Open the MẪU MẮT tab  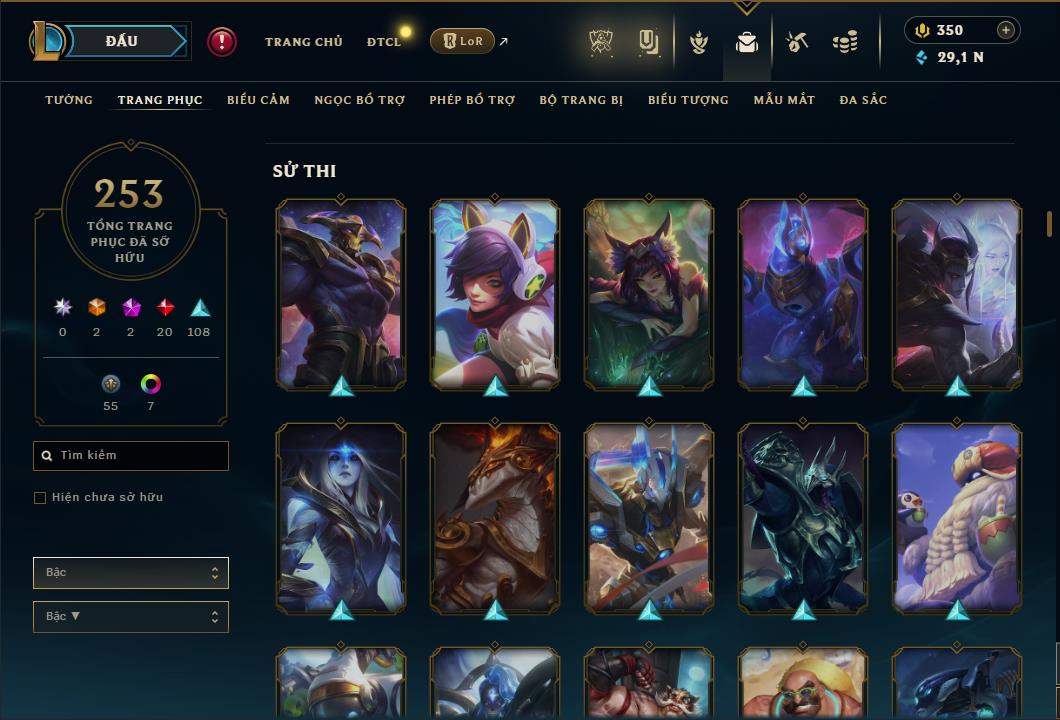784,100
